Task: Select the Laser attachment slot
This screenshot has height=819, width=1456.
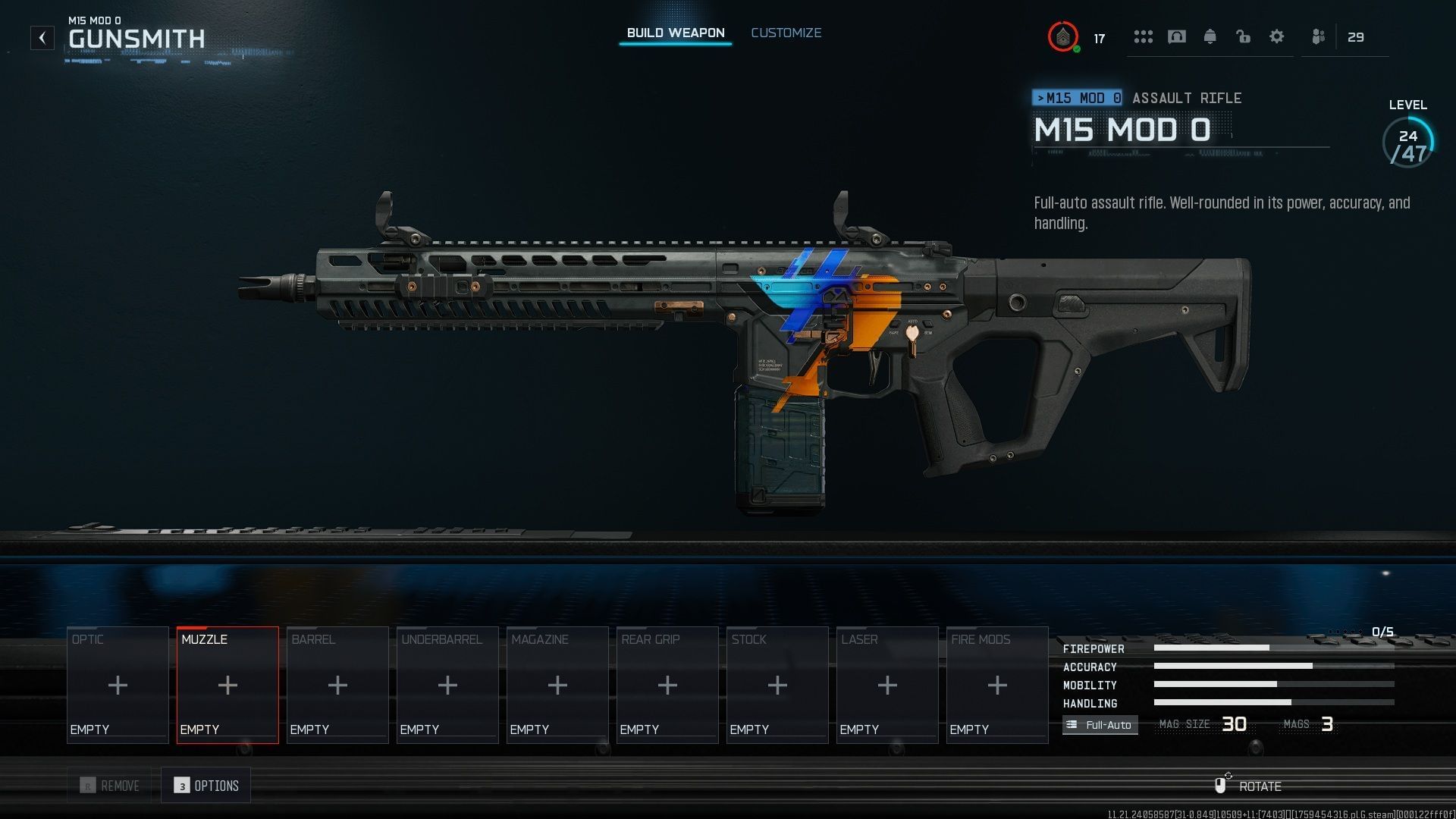Action: click(887, 685)
